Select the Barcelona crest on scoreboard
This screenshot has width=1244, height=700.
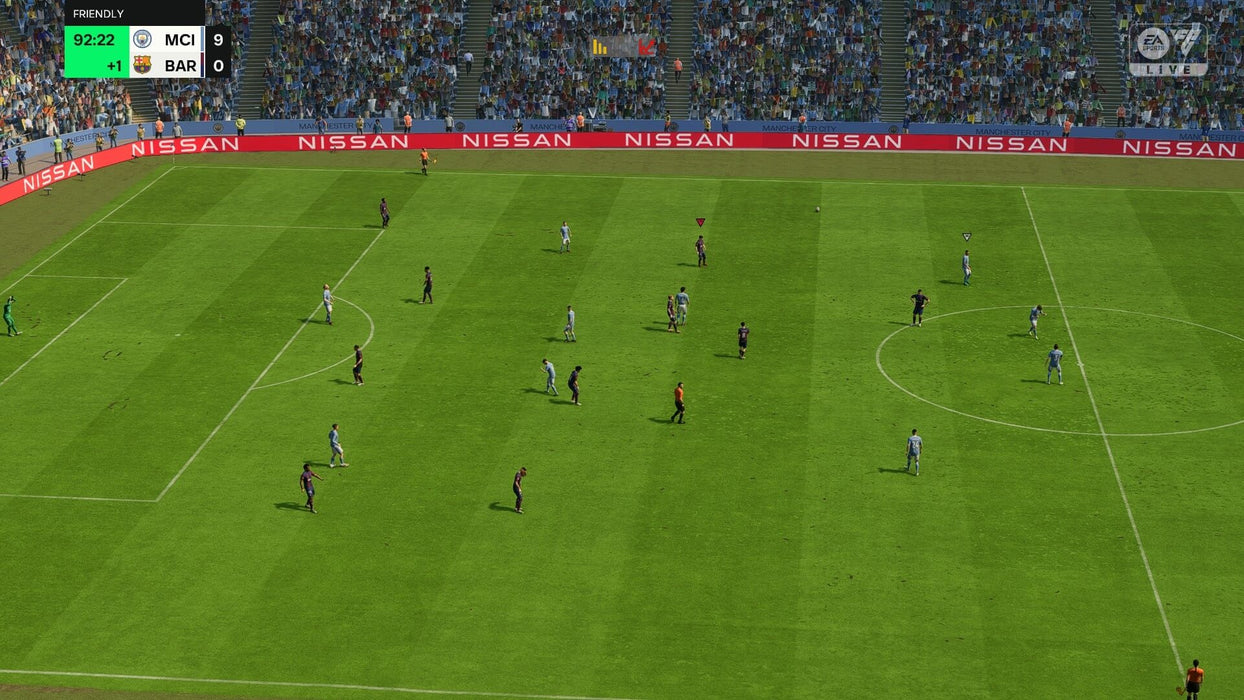pos(143,65)
